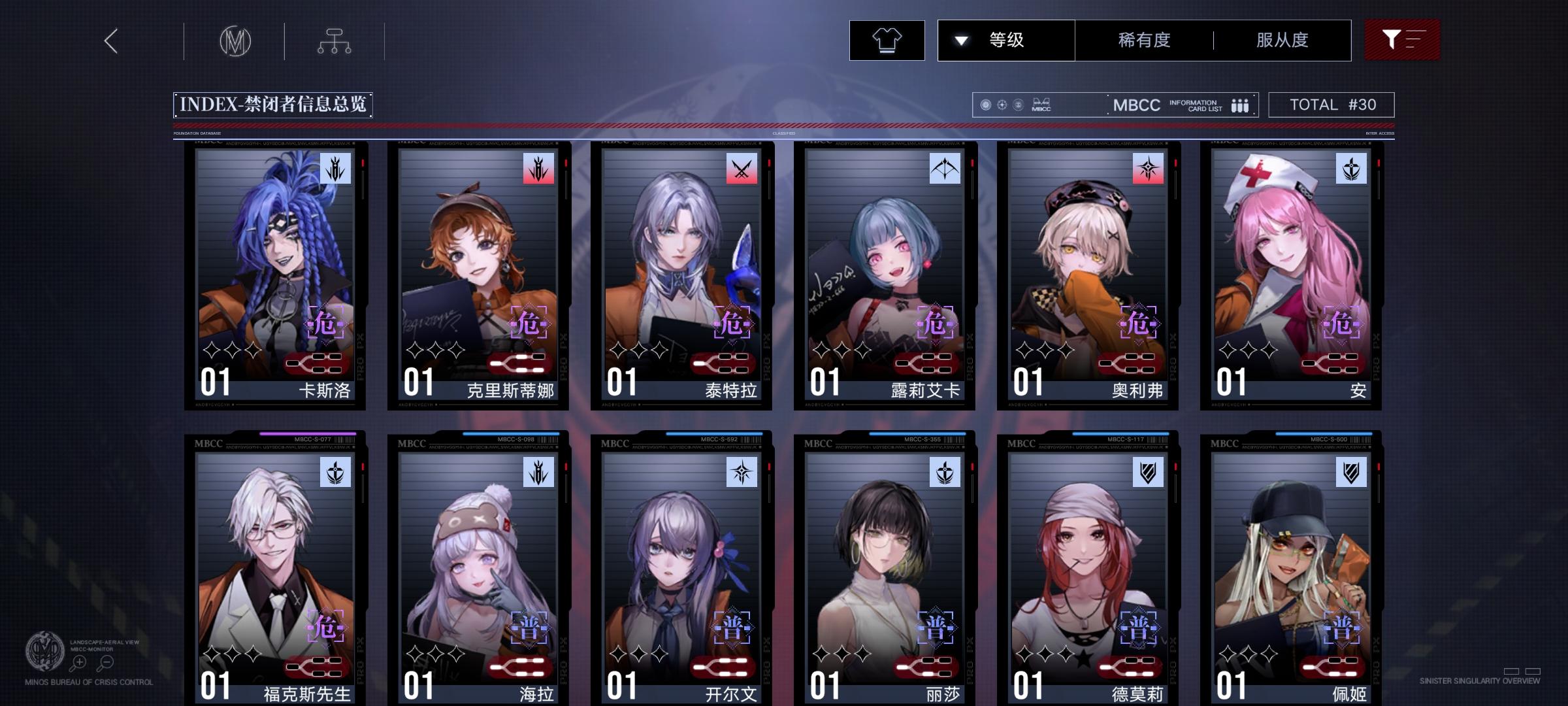
Task: Go back with the left arrow
Action: click(x=110, y=41)
